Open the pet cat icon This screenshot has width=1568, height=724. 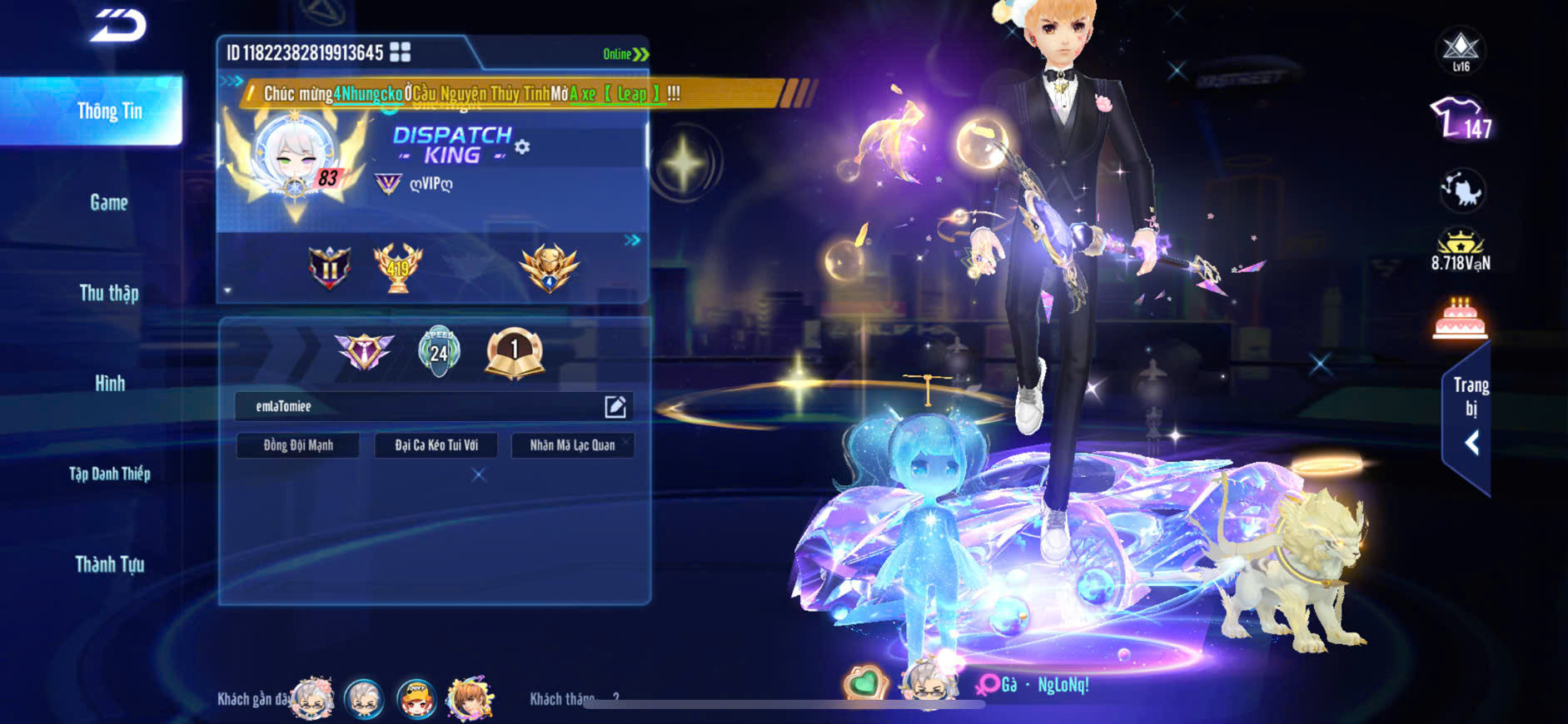pyautogui.click(x=1461, y=191)
